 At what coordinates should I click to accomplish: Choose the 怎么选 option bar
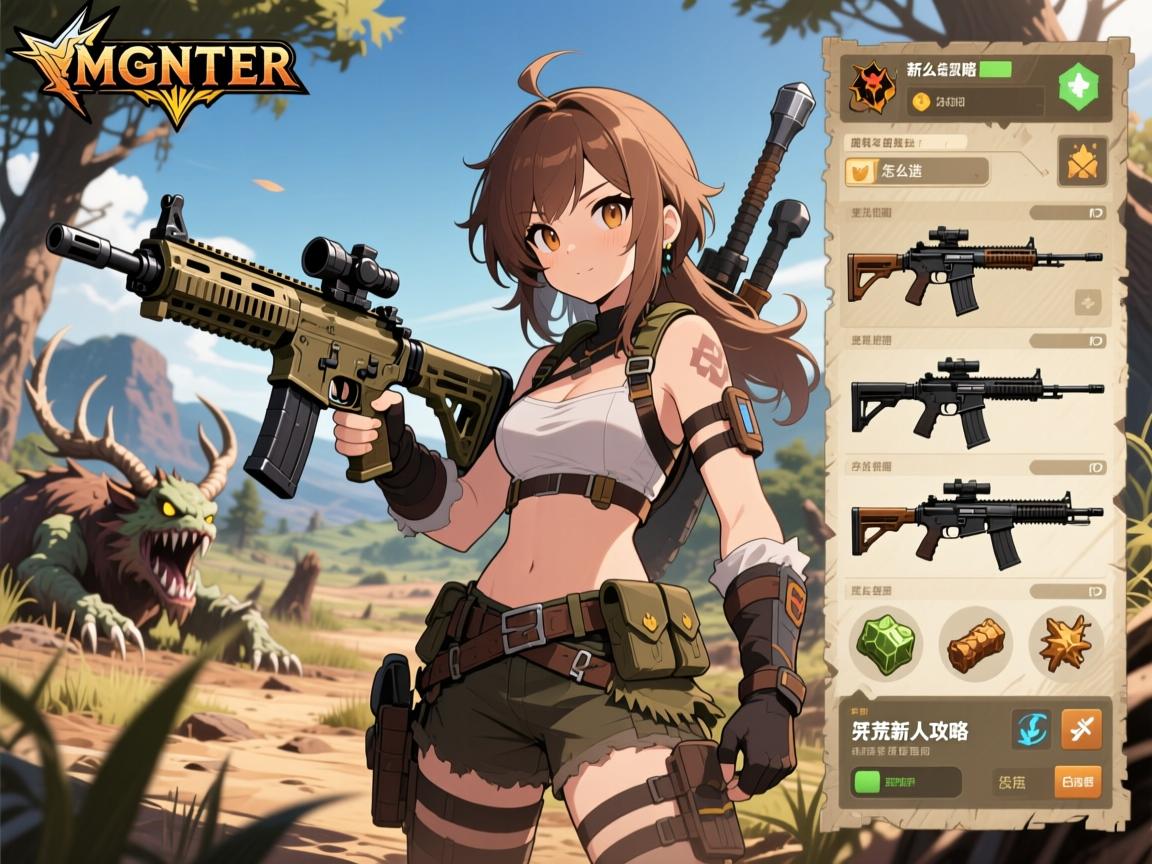(917, 171)
